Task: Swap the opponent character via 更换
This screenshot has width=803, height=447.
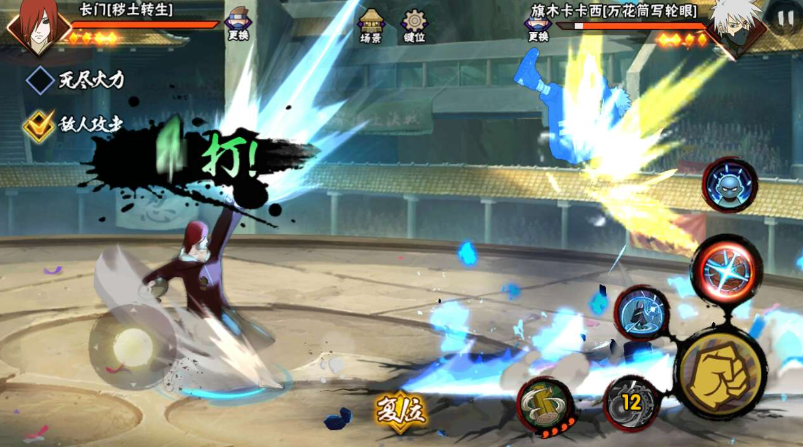Action: click(x=538, y=24)
